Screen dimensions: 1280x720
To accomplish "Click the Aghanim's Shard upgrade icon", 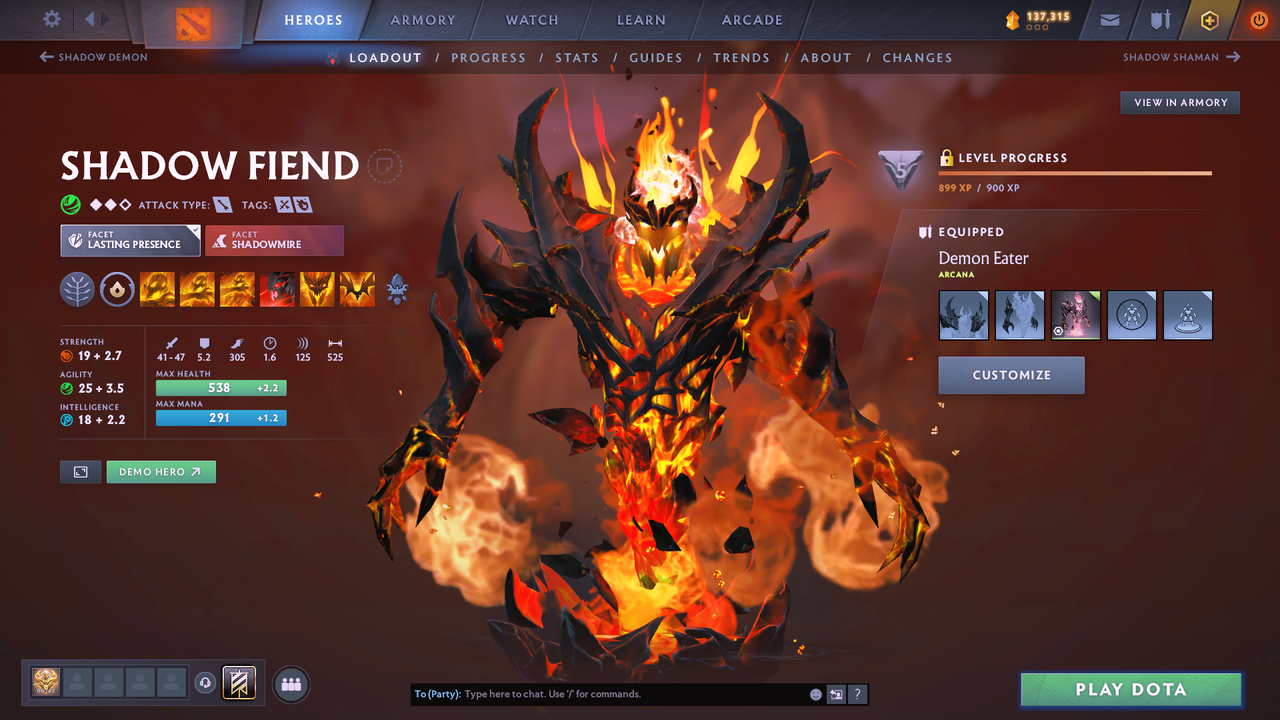I will (x=397, y=290).
